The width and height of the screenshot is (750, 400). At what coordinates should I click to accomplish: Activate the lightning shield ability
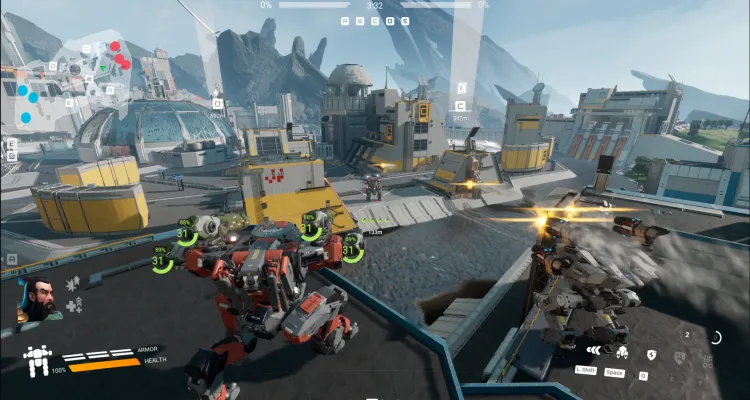click(x=651, y=354)
